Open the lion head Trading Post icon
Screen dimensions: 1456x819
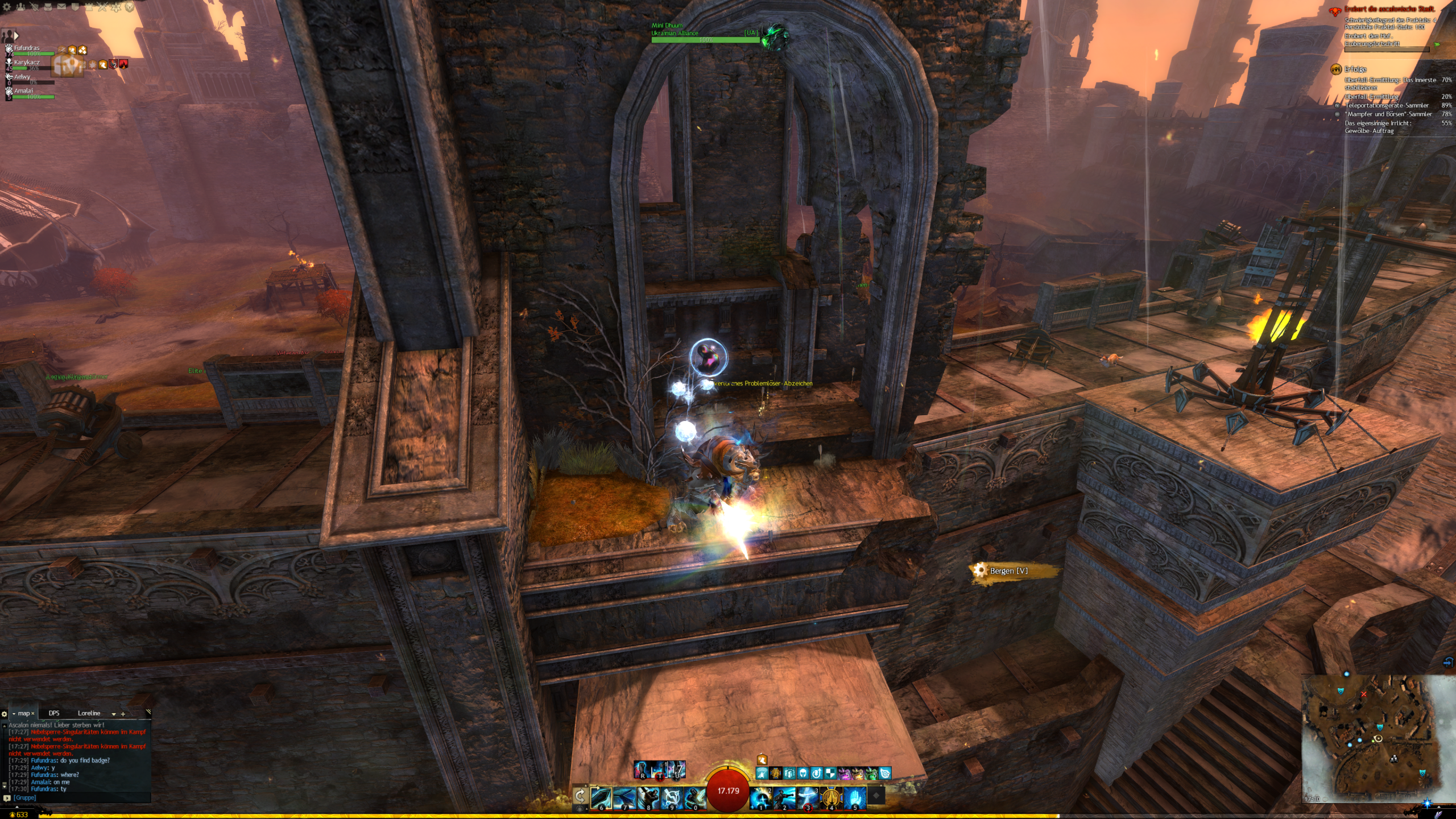(x=130, y=7)
